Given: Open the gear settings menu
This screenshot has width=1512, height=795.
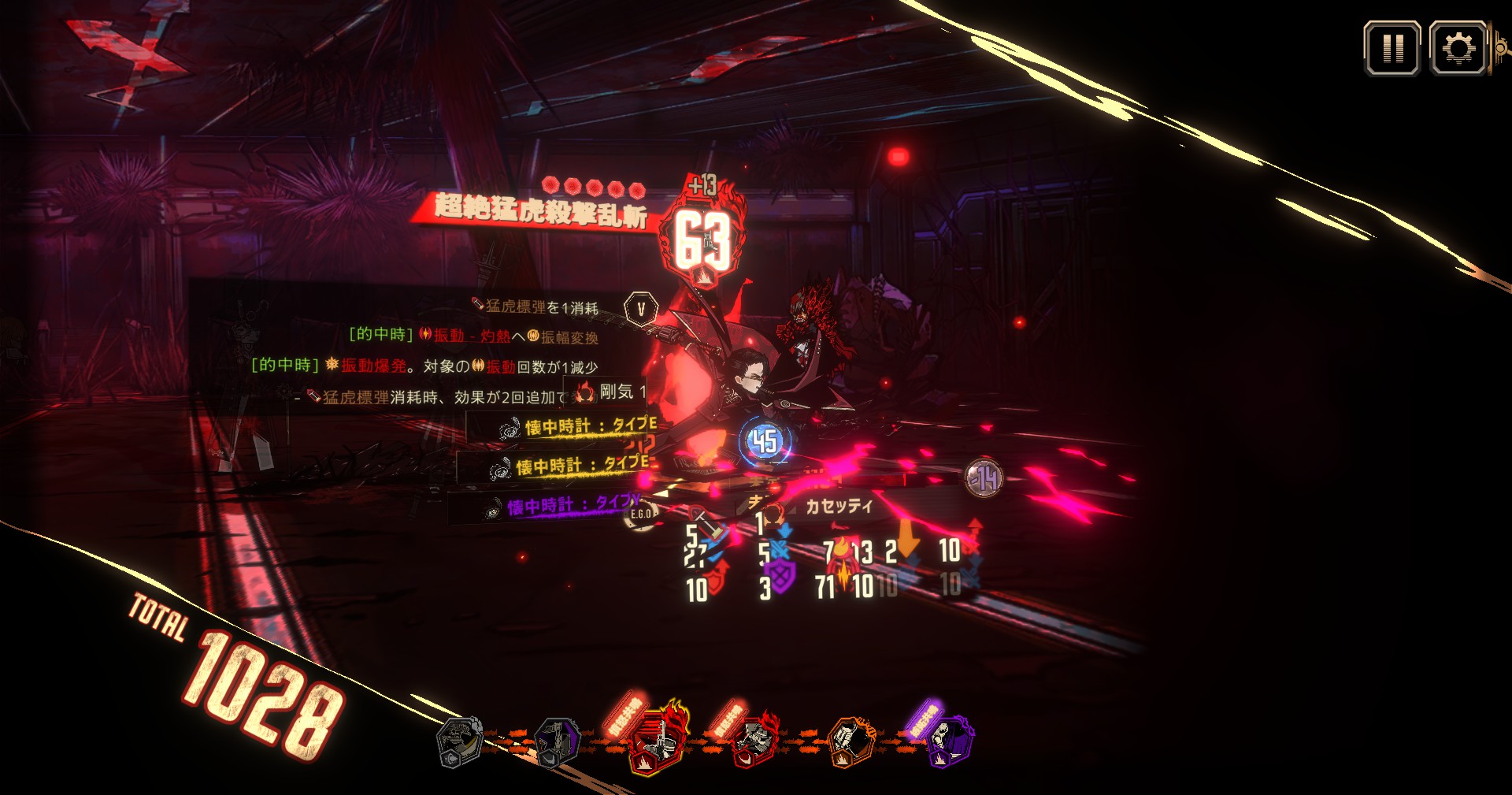Looking at the screenshot, I should (x=1458, y=49).
